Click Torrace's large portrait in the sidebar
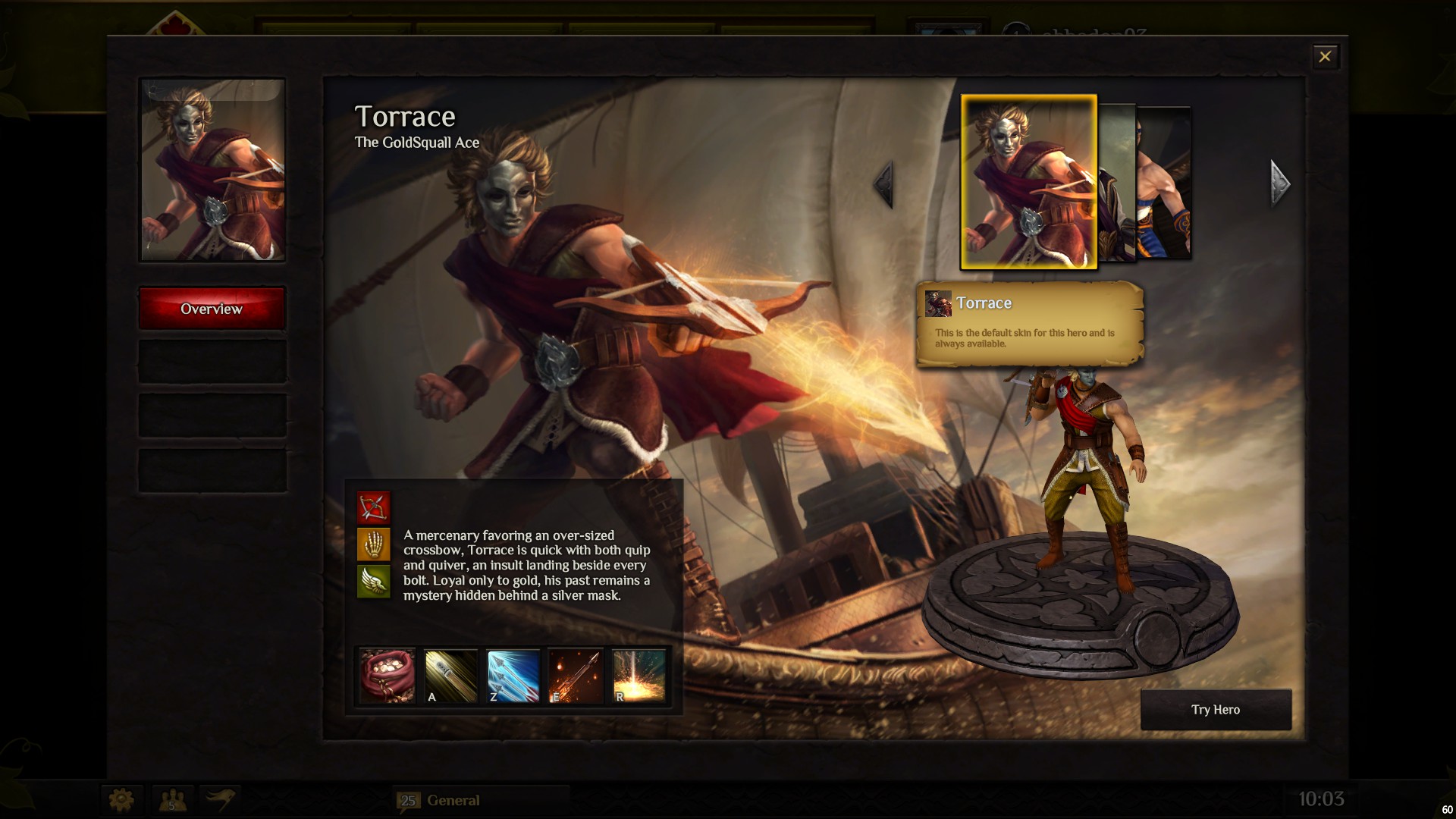Screen dimensions: 1456x819 pos(212,171)
